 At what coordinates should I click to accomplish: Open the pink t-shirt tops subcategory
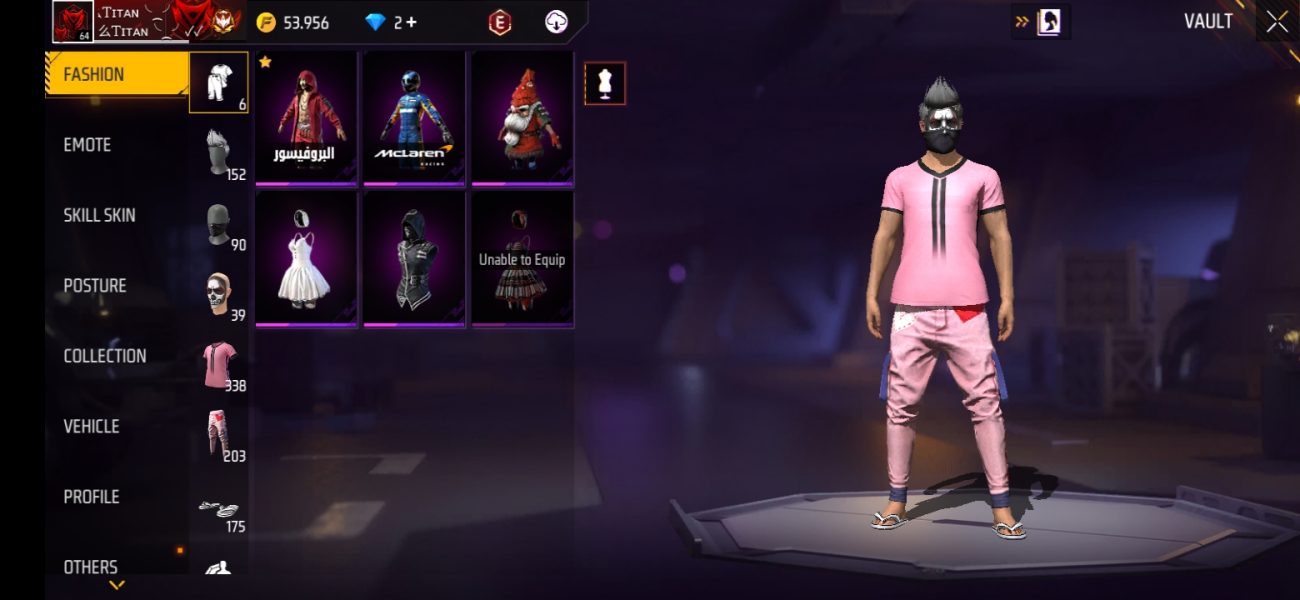[x=219, y=364]
